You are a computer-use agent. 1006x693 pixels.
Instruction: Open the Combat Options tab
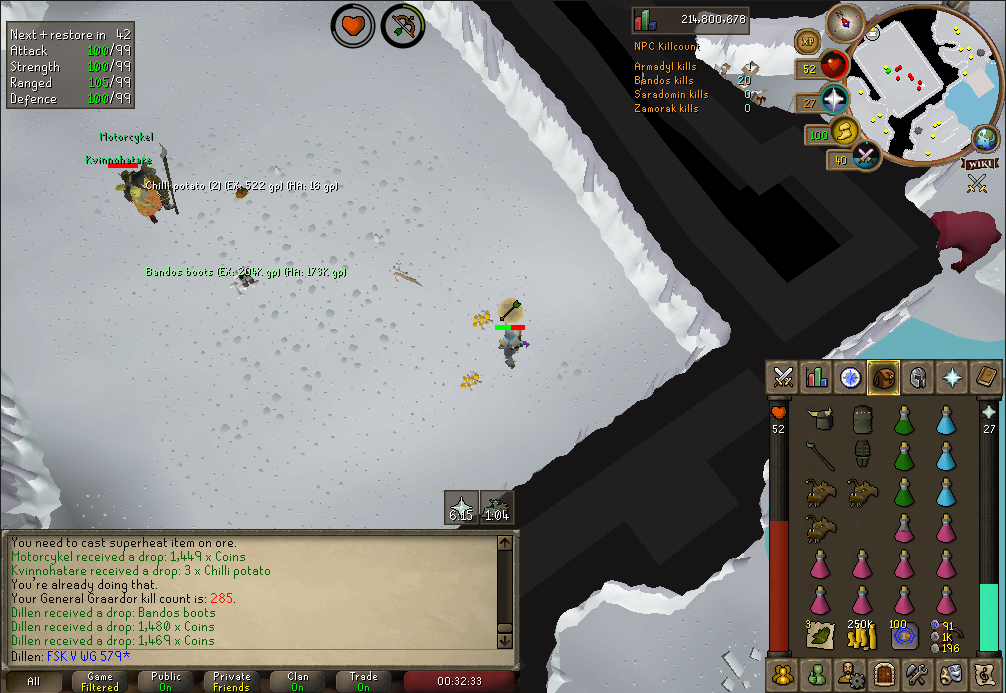783,377
